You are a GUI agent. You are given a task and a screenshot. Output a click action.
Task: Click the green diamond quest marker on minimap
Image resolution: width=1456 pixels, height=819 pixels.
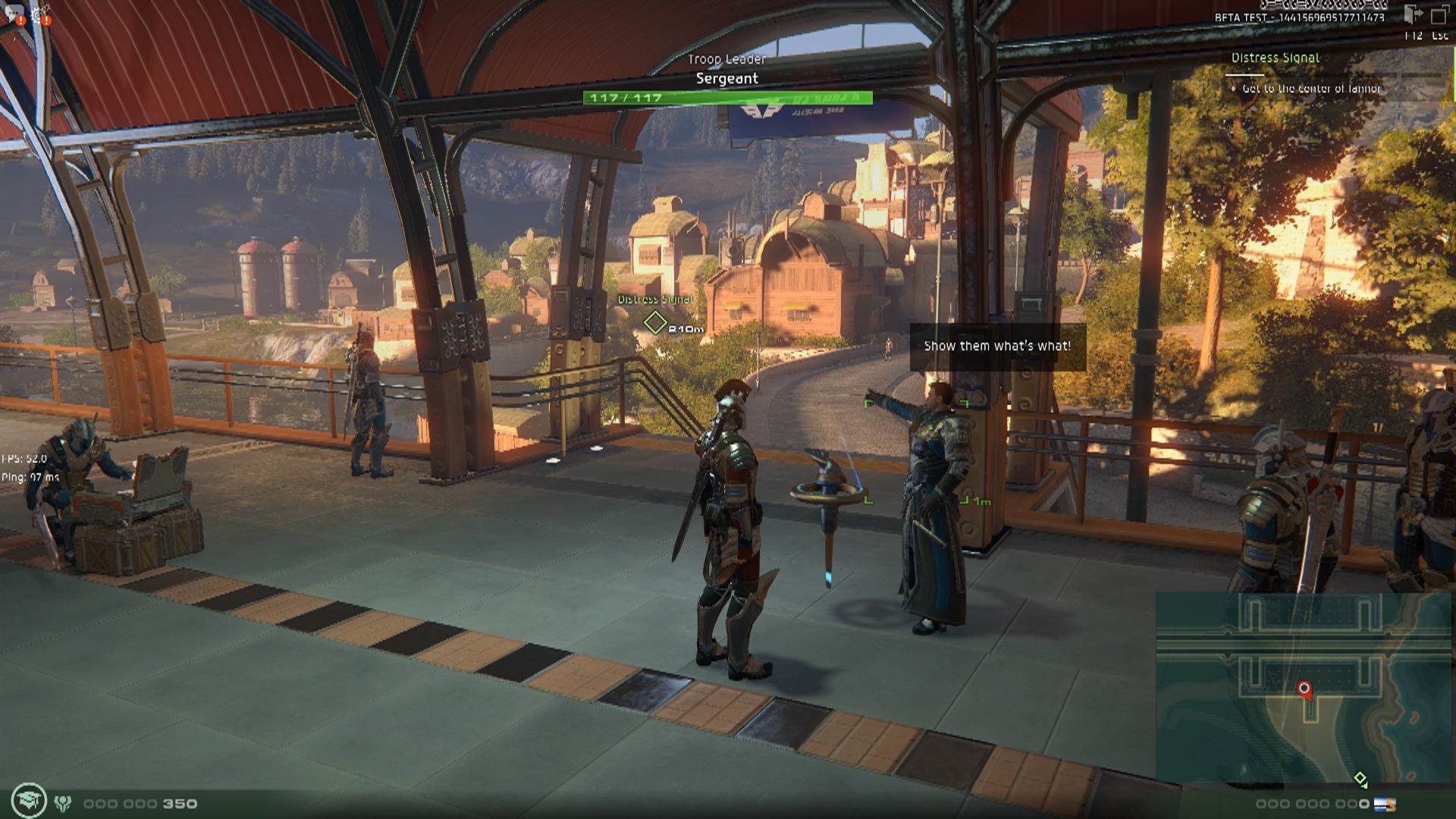click(1360, 779)
